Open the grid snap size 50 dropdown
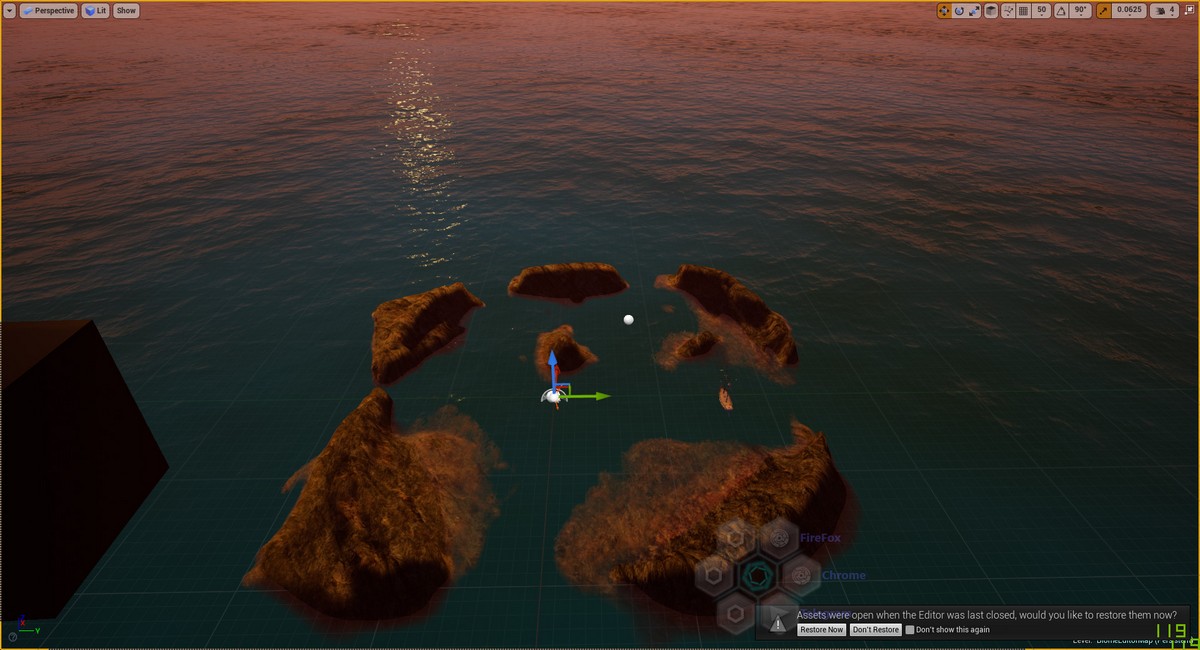1200x650 pixels. pos(1041,10)
